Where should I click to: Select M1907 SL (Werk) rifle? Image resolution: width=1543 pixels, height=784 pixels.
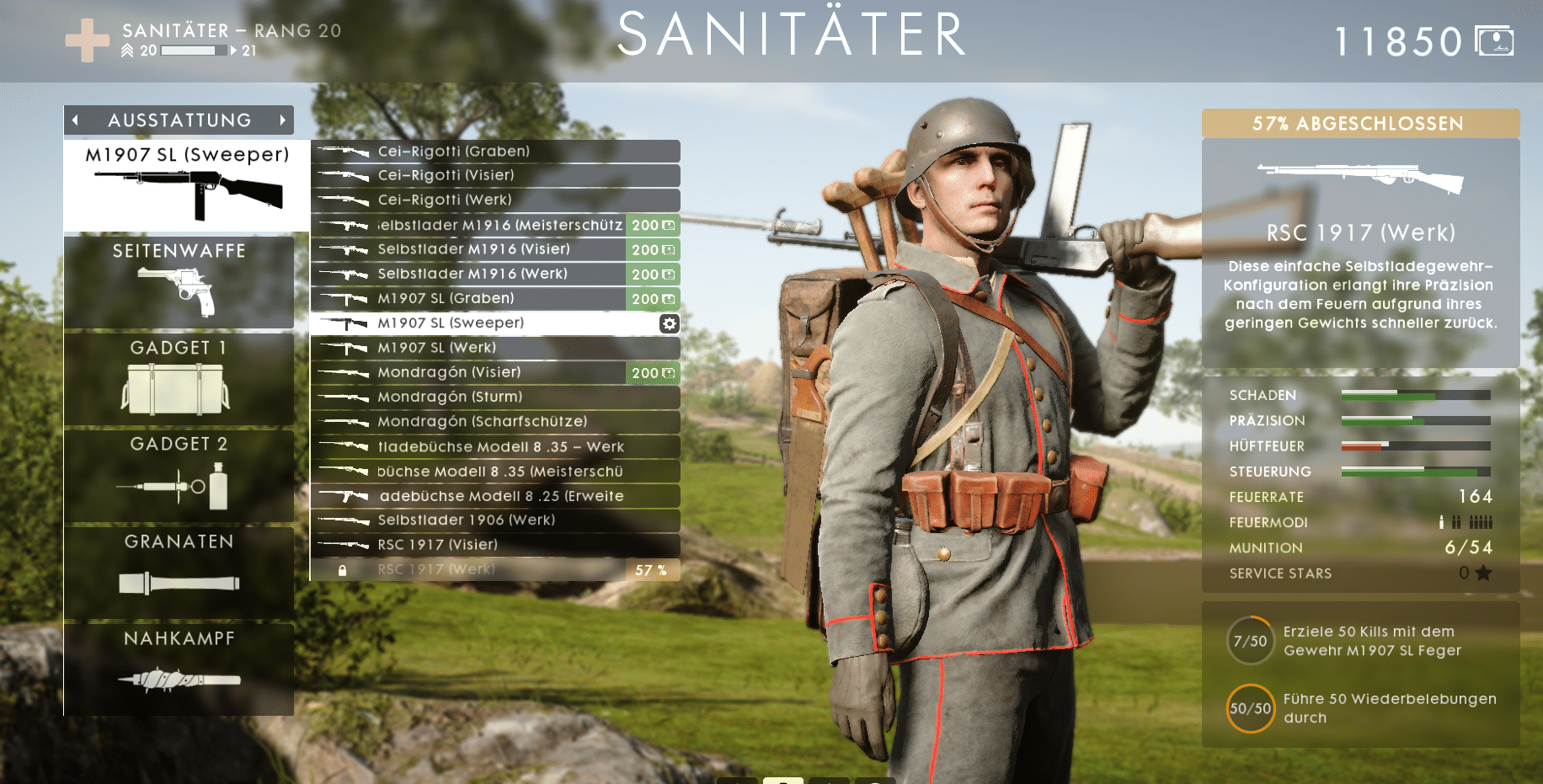(x=495, y=348)
